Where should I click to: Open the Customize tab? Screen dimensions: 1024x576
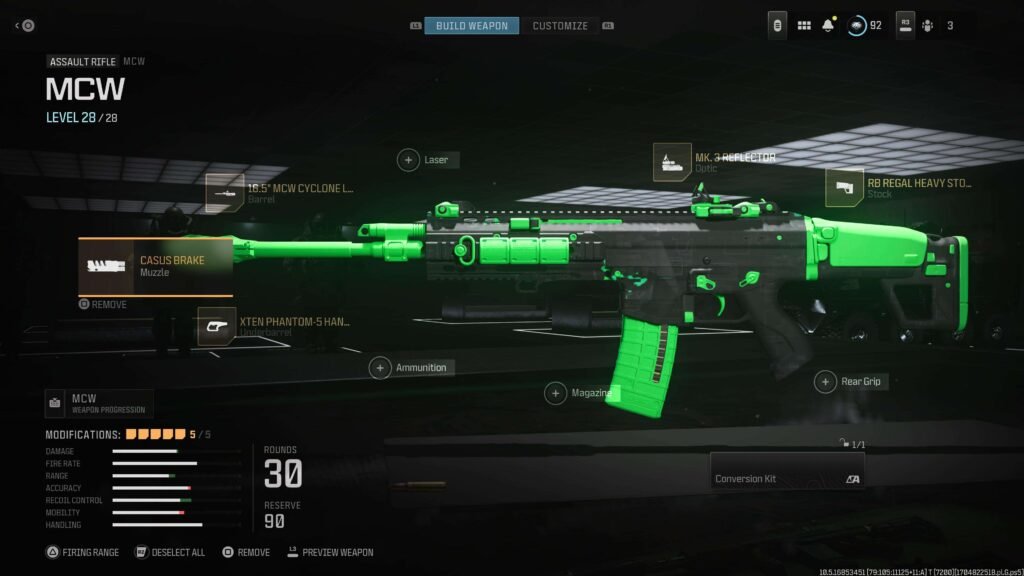click(560, 26)
